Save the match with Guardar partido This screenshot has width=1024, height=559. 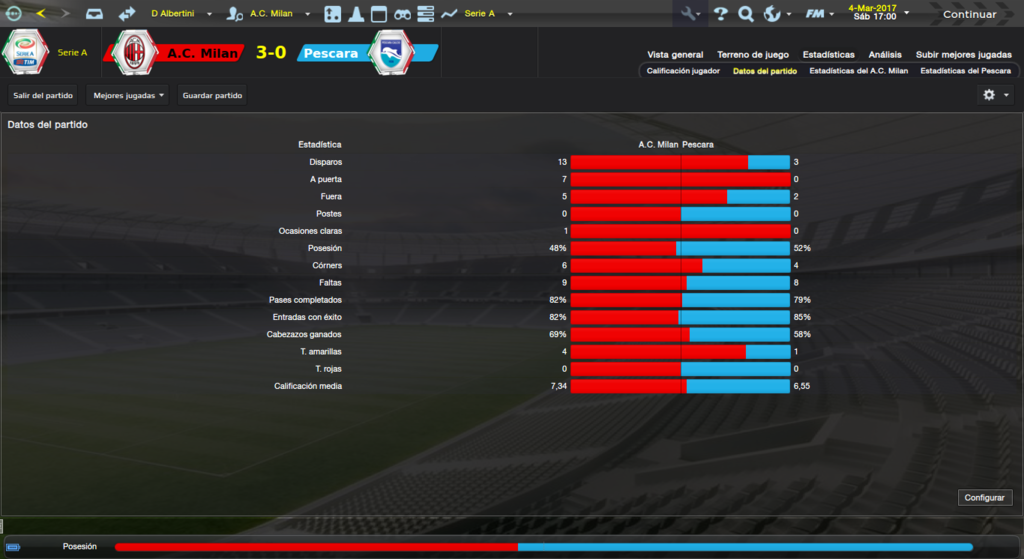pos(212,95)
